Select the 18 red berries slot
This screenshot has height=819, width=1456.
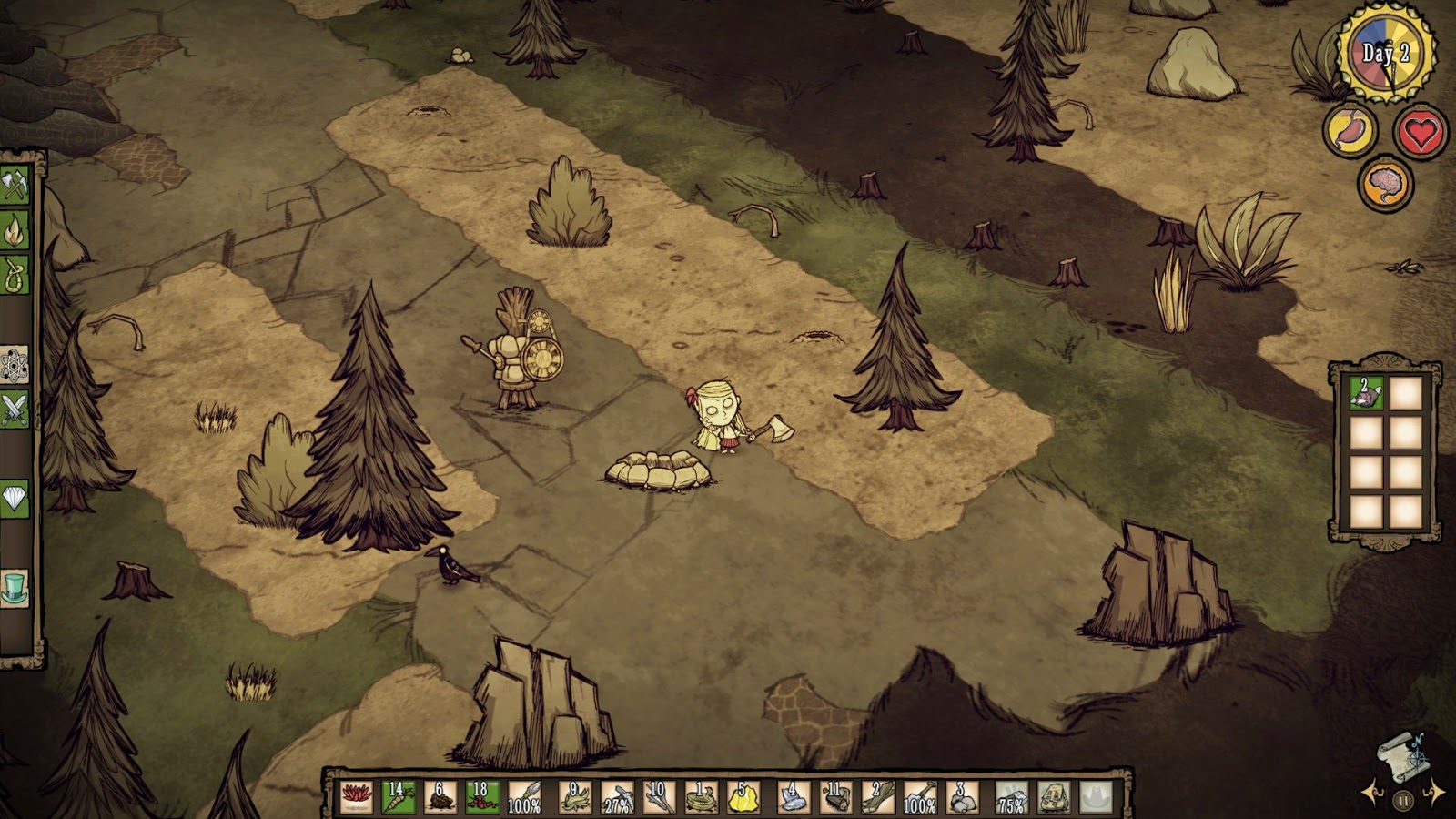[482, 797]
